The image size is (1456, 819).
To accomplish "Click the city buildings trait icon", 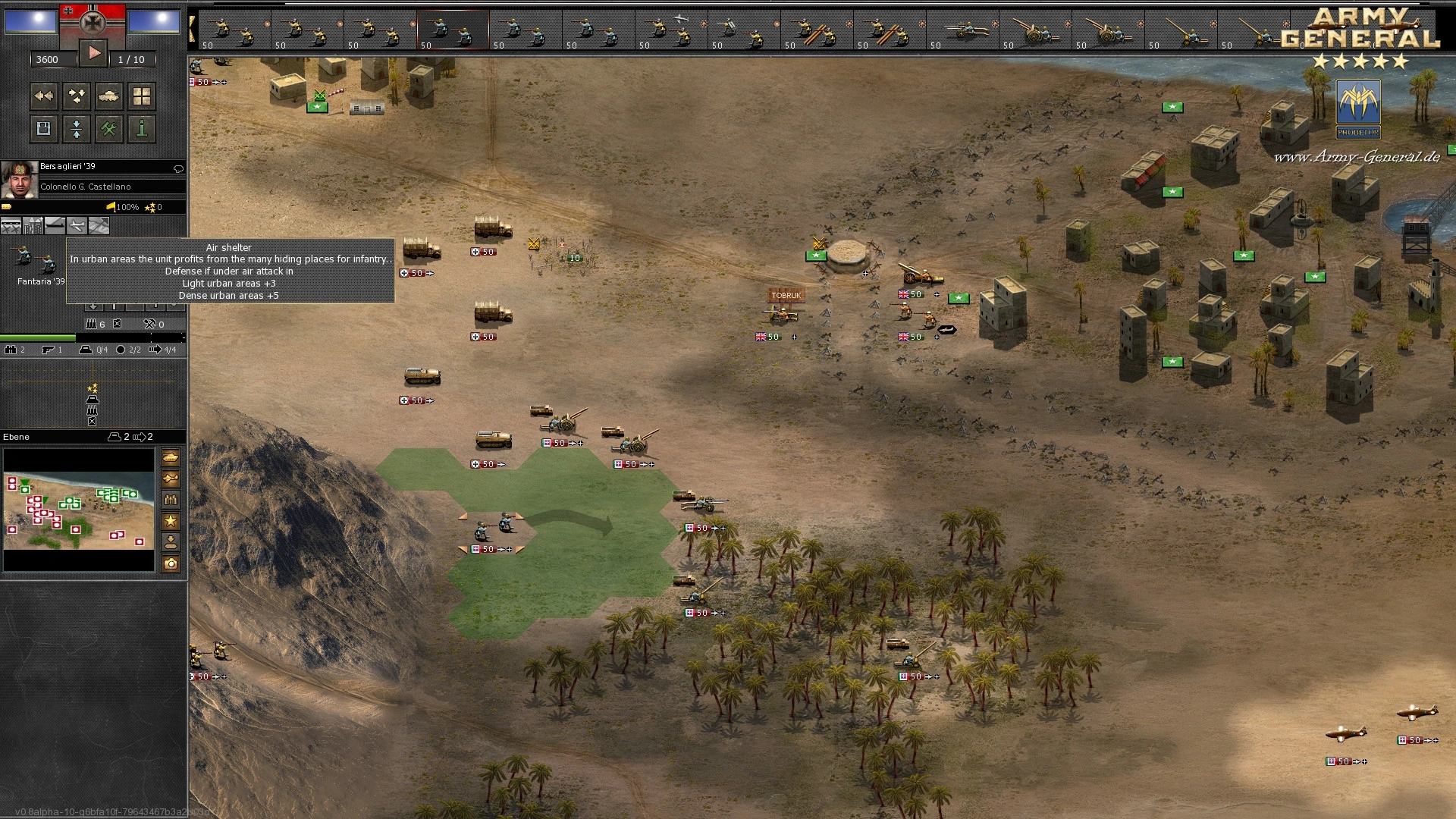I will point(33,225).
